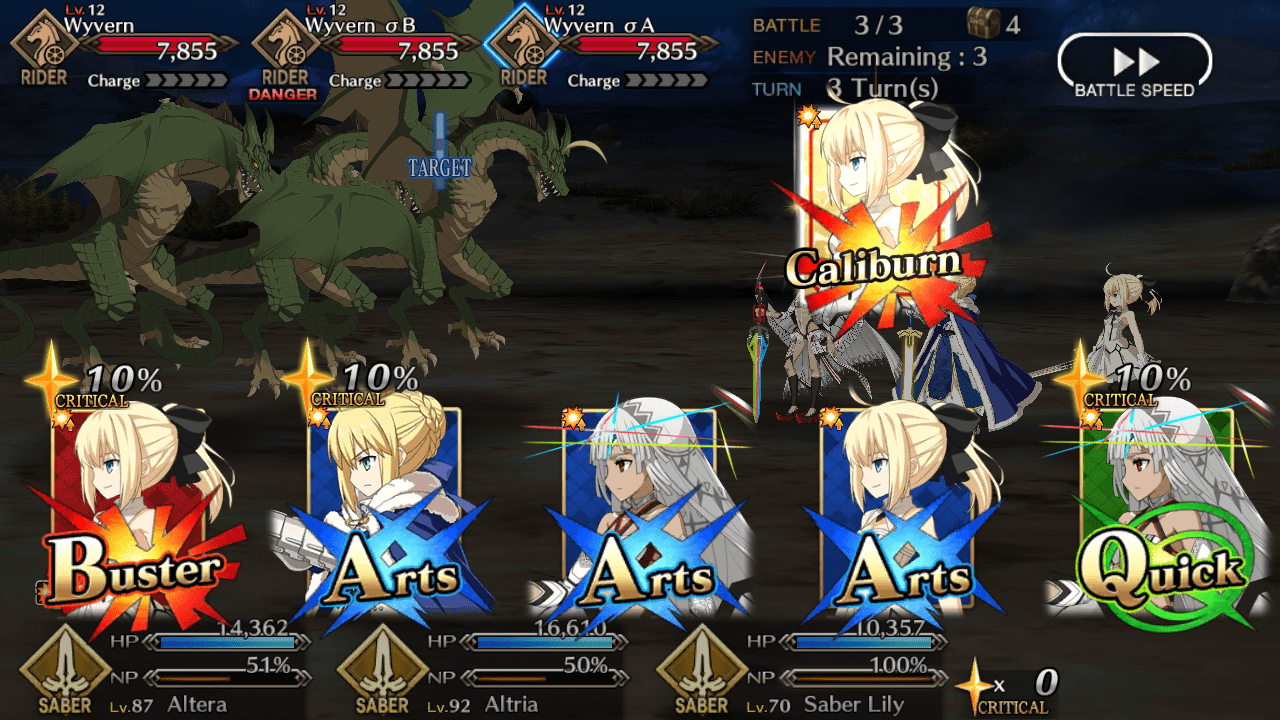Pick Altera's Arts command card
This screenshot has height=720, width=1280.
(x=645, y=510)
